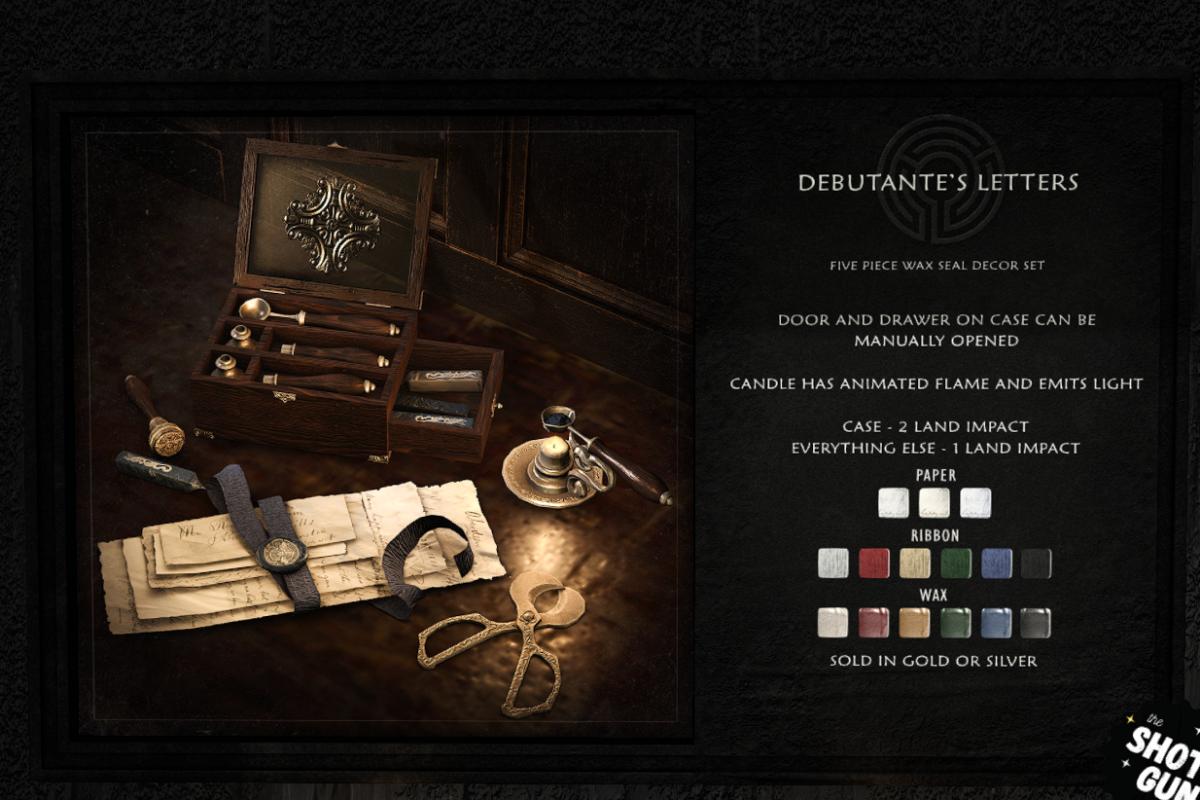Image resolution: width=1200 pixels, height=800 pixels.
Task: Choose the green ribbon swatch
Action: (955, 563)
